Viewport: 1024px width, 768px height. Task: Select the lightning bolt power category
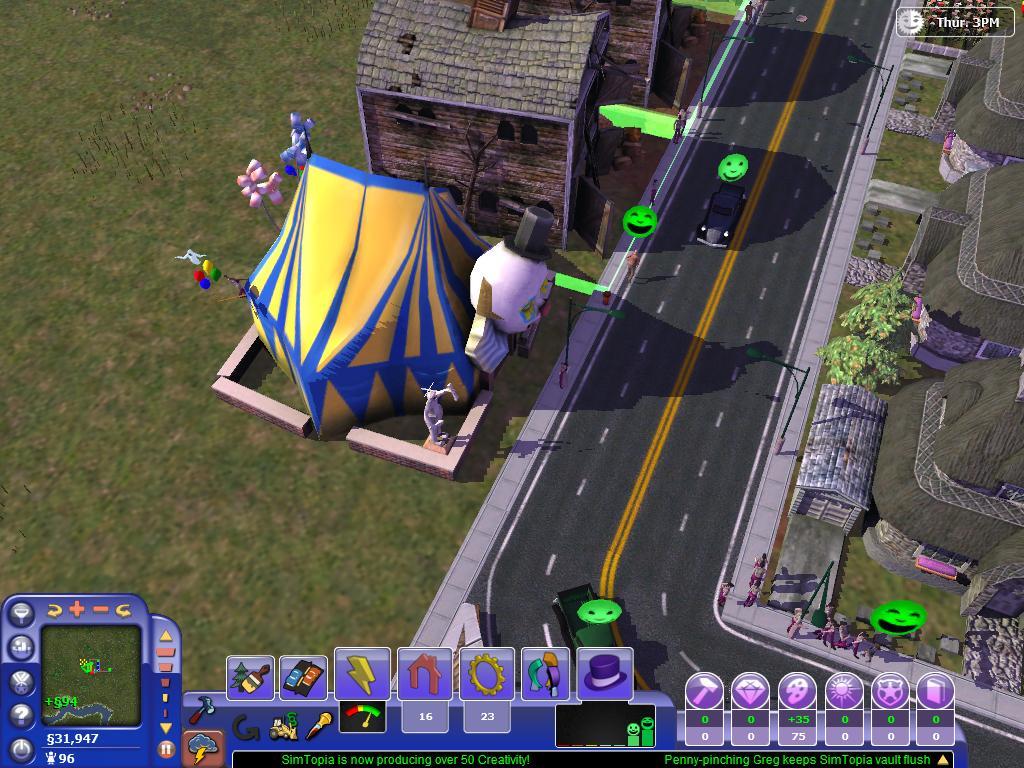(x=362, y=674)
